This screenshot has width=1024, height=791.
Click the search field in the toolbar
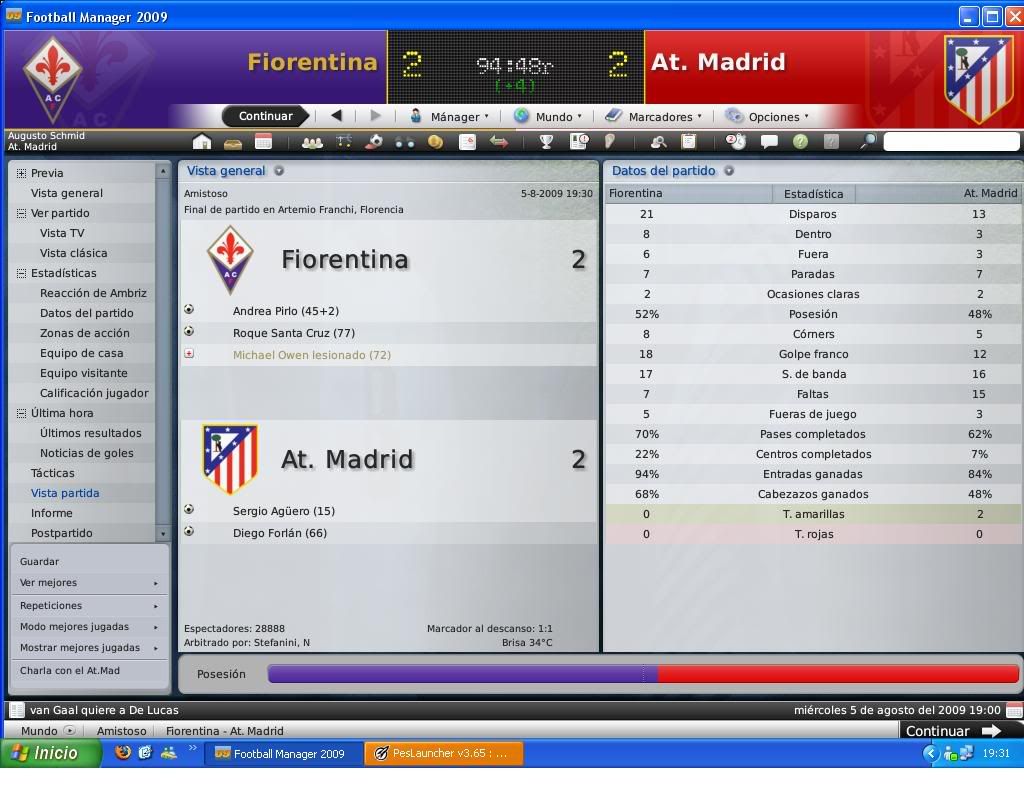[950, 142]
